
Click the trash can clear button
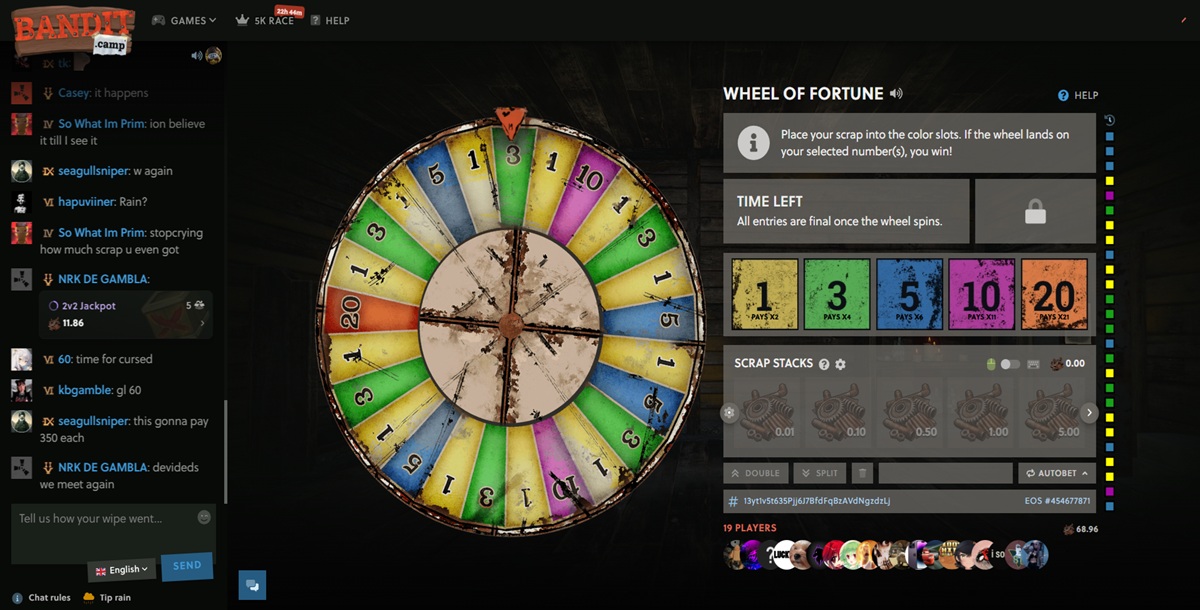click(x=862, y=473)
